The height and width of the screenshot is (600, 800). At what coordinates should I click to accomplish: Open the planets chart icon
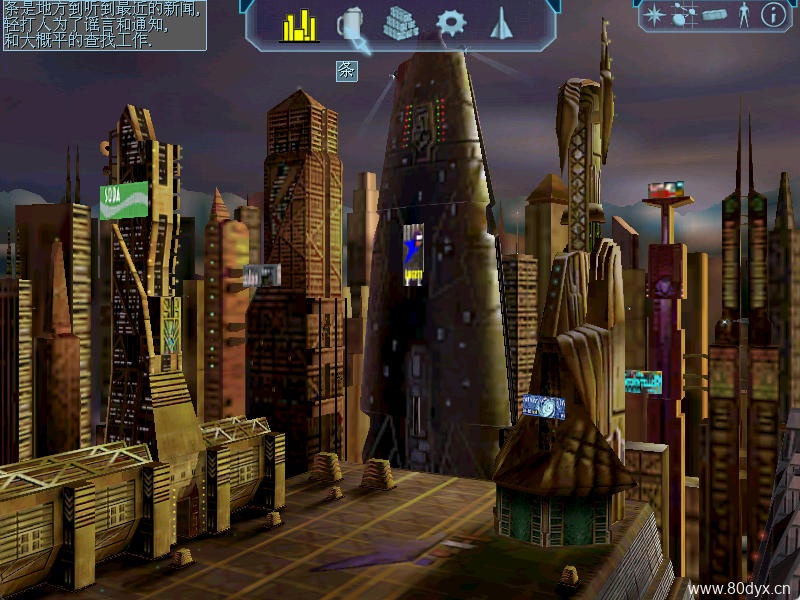point(684,14)
